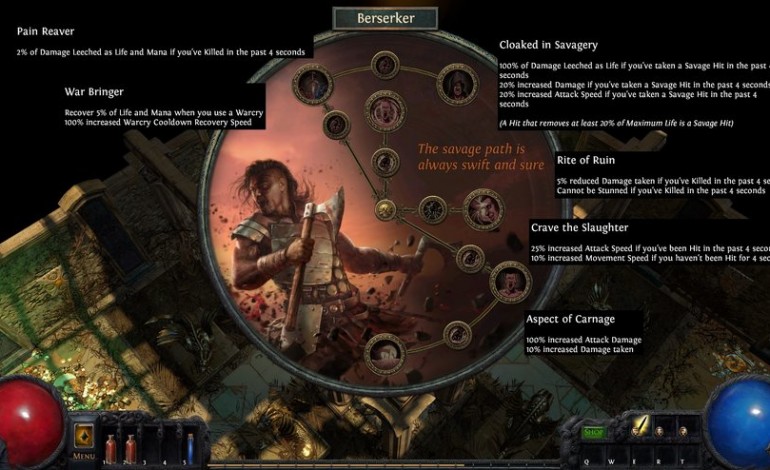
Task: Allocate the Rite of Ruin node
Action: pos(482,209)
